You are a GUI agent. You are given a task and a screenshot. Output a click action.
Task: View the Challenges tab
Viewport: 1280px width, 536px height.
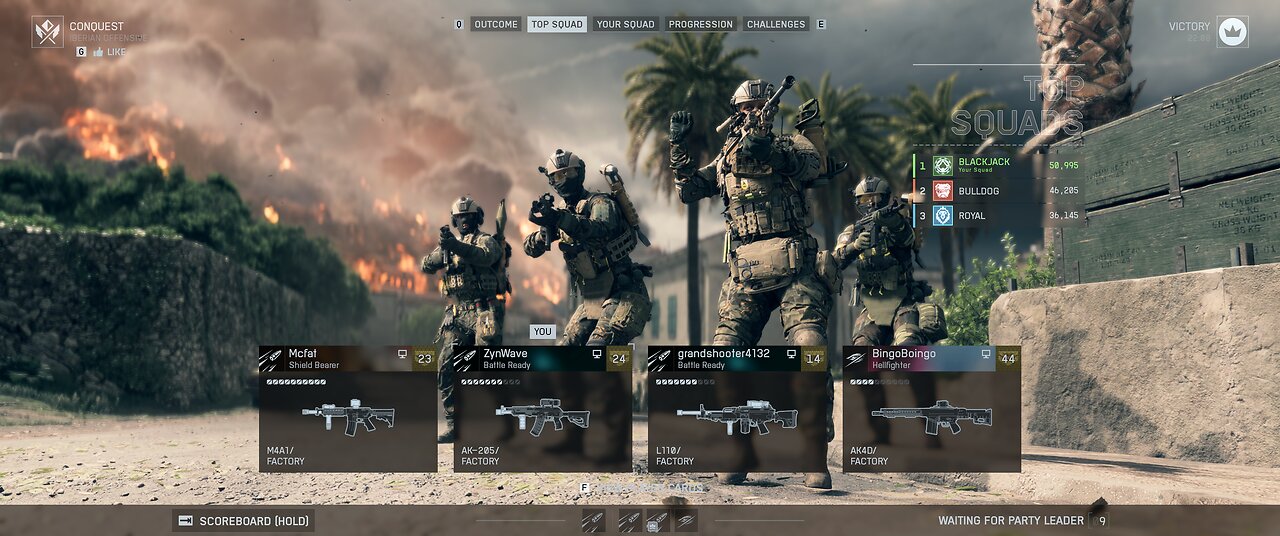pos(776,24)
